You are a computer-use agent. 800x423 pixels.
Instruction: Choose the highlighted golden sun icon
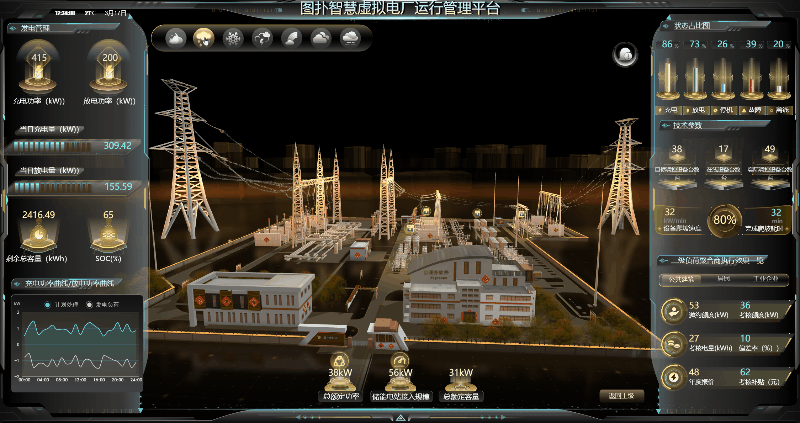(204, 38)
